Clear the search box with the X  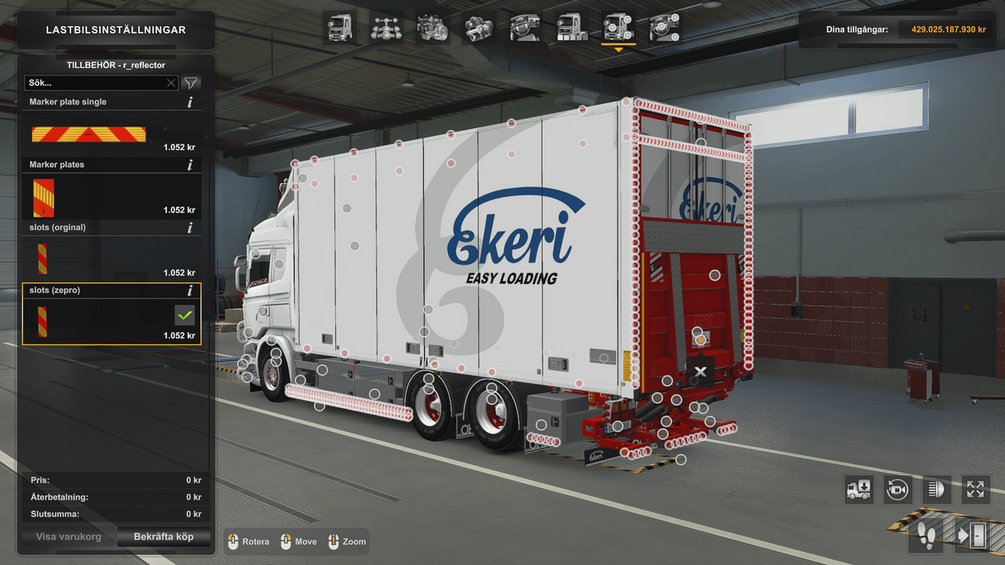pos(171,83)
